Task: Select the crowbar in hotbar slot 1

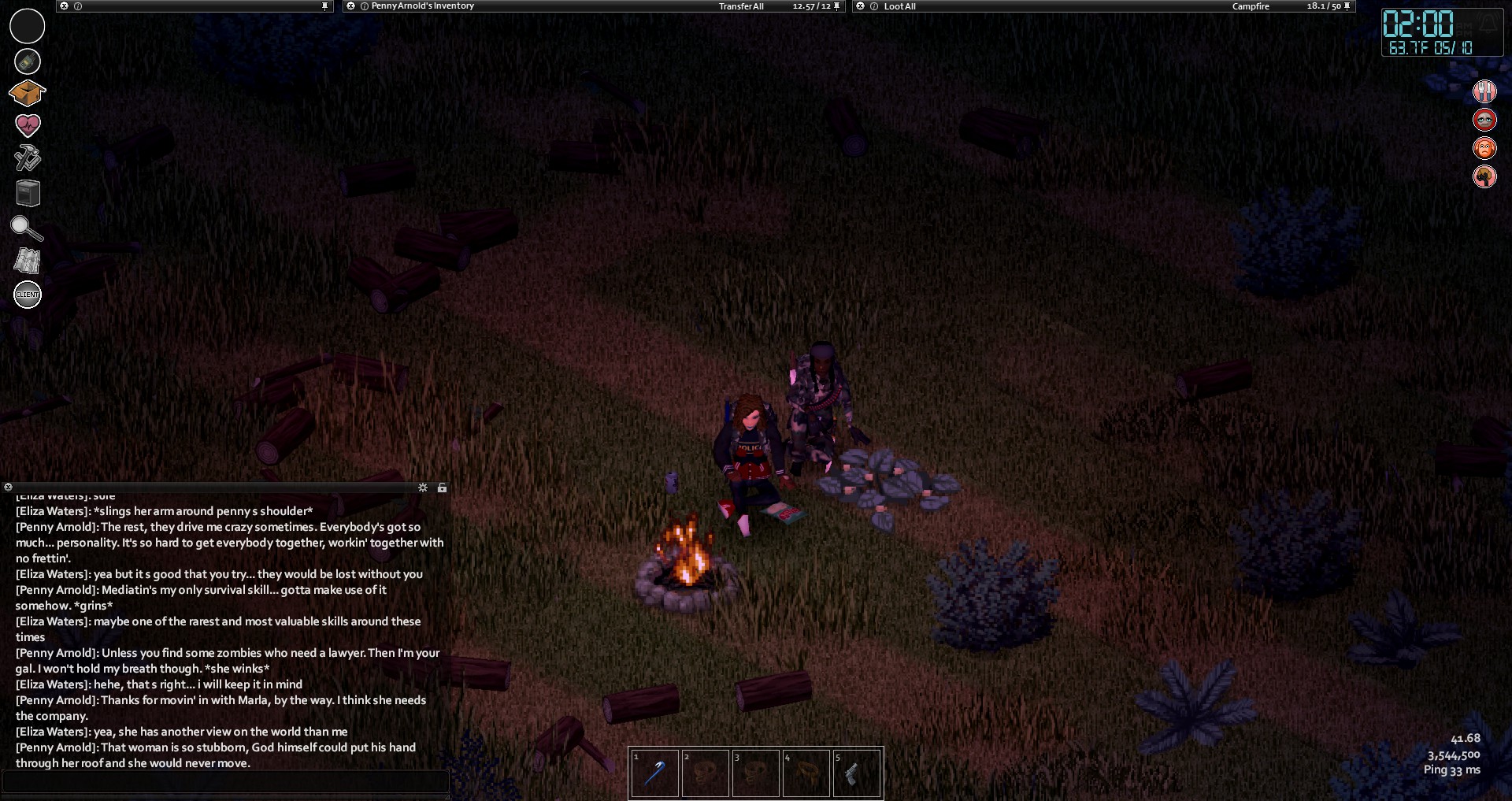Action: click(654, 773)
